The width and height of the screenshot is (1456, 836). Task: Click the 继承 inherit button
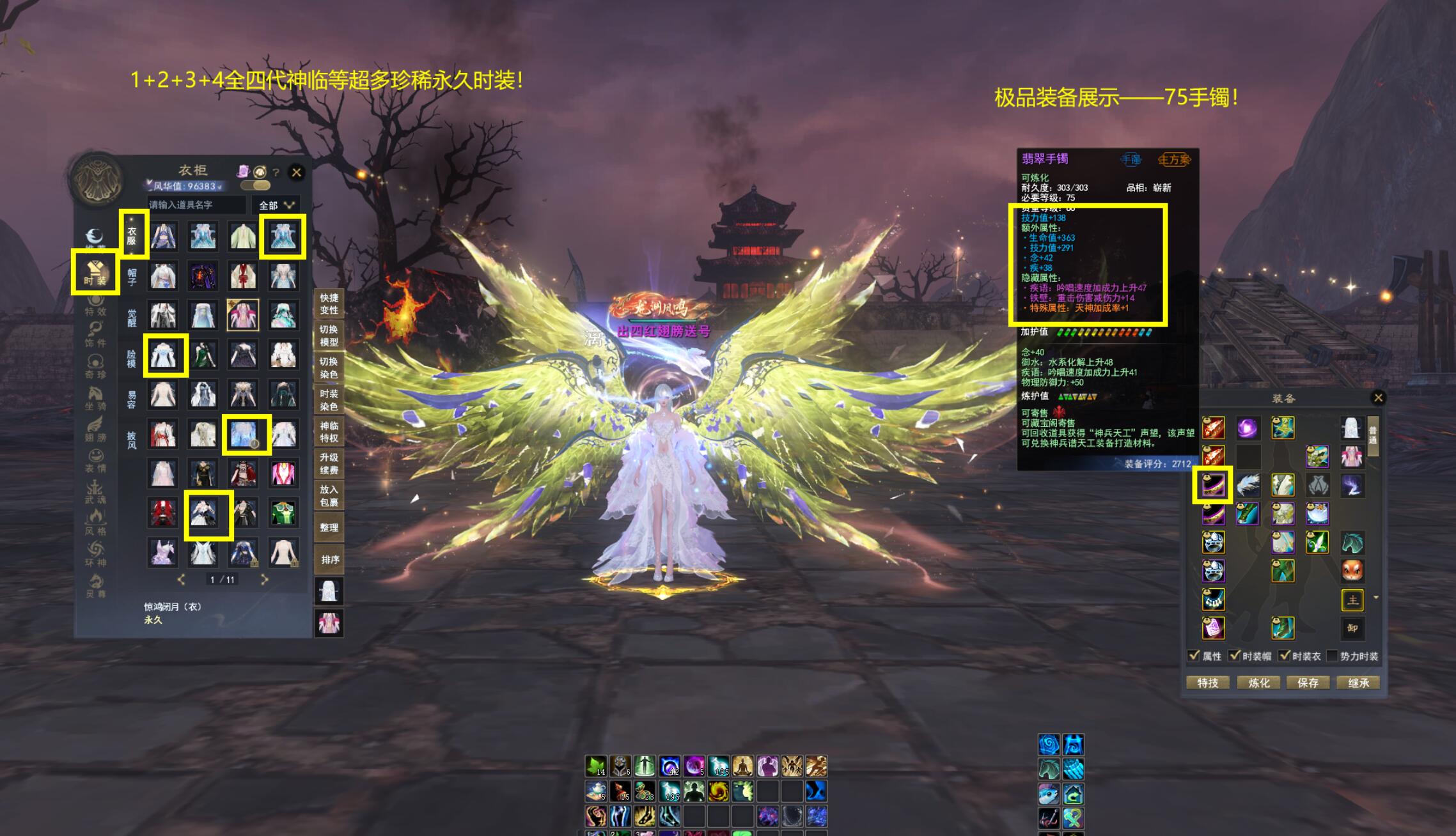(1358, 683)
